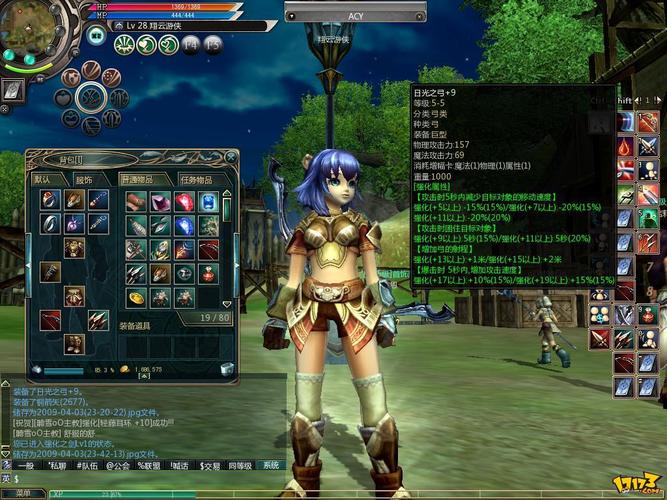The width and height of the screenshot is (667, 500).
Task: Select the red gem in the backpack
Action: [x=184, y=202]
